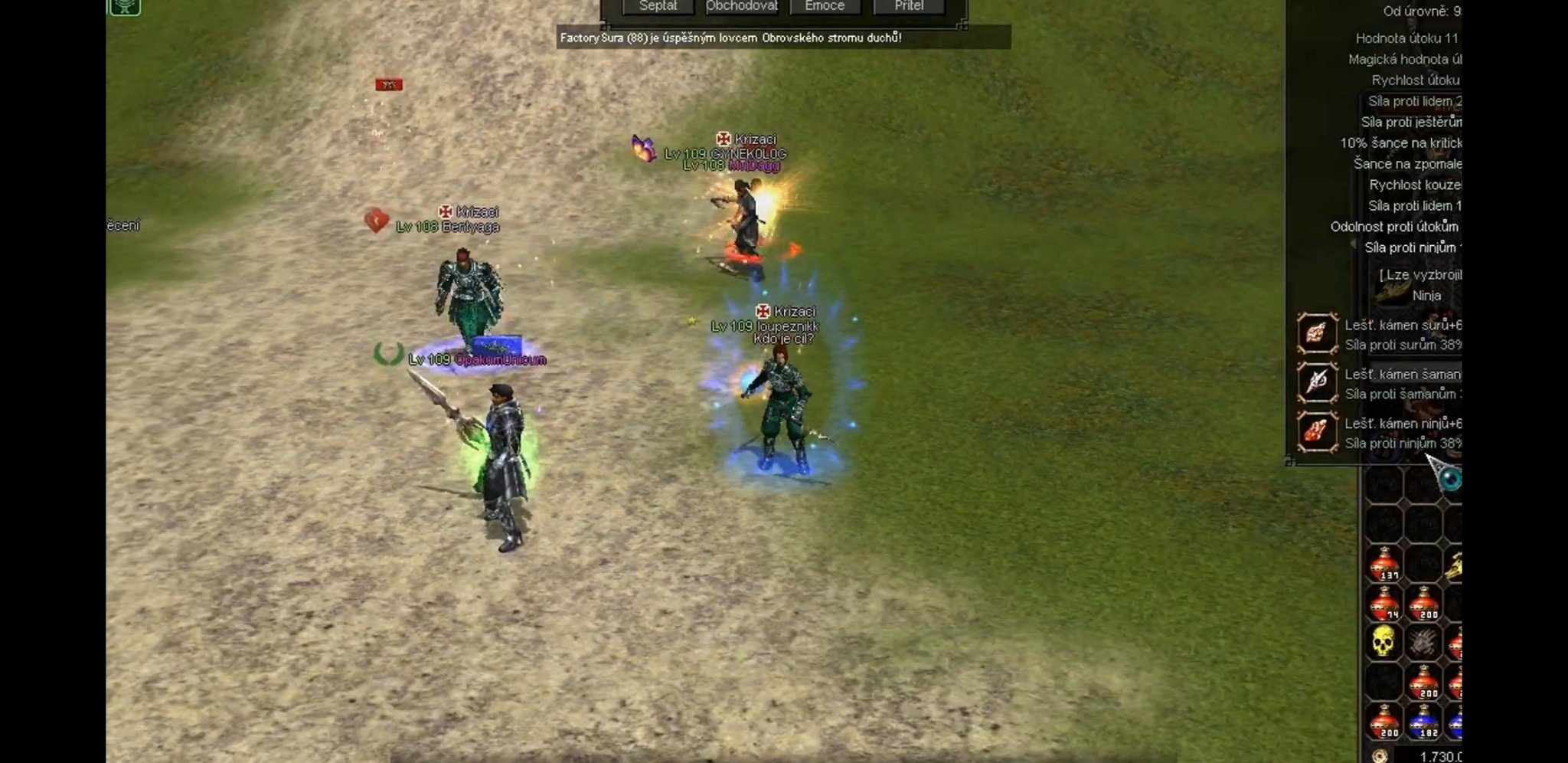Viewport: 1568px width, 763px height.
Task: Select the gray glove item slot
Action: [x=1423, y=642]
